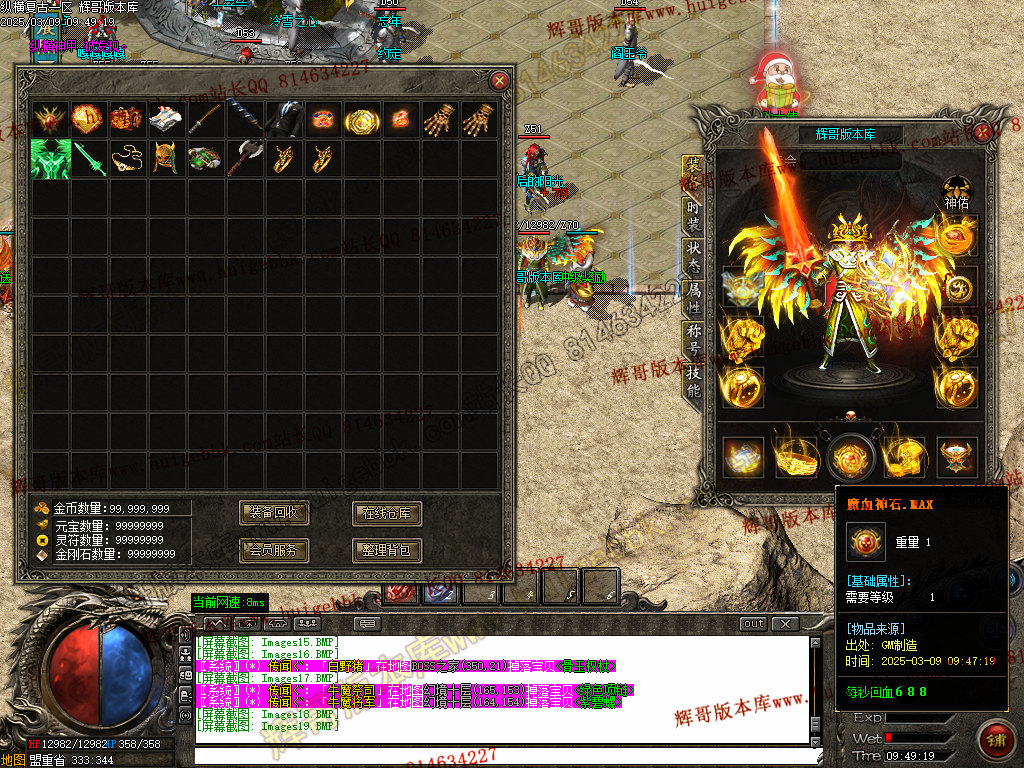Select the red gift box item

point(127,119)
